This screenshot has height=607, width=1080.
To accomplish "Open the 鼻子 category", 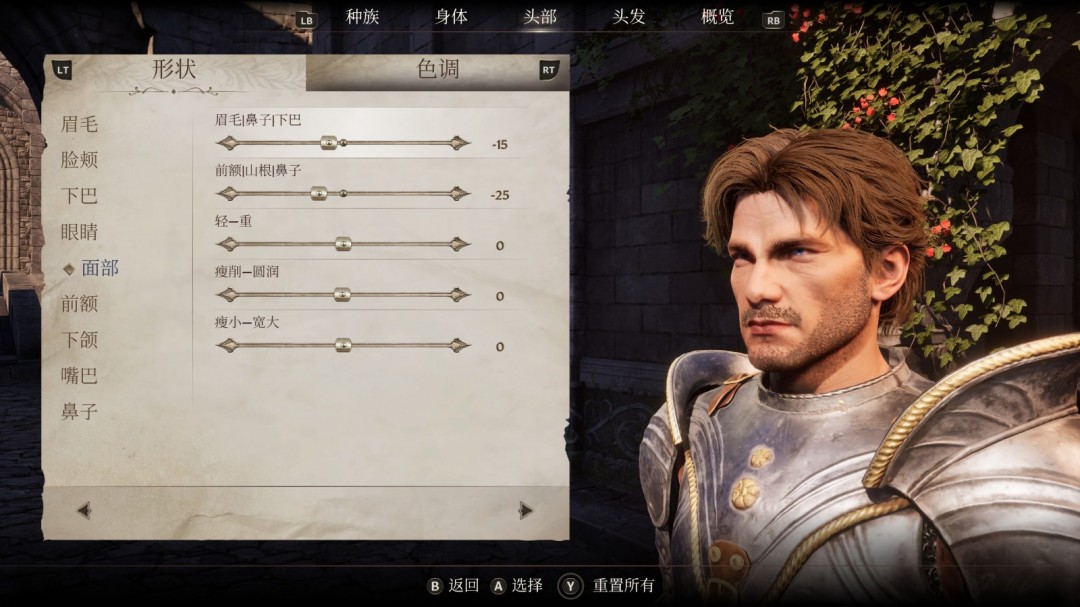I will [x=79, y=412].
